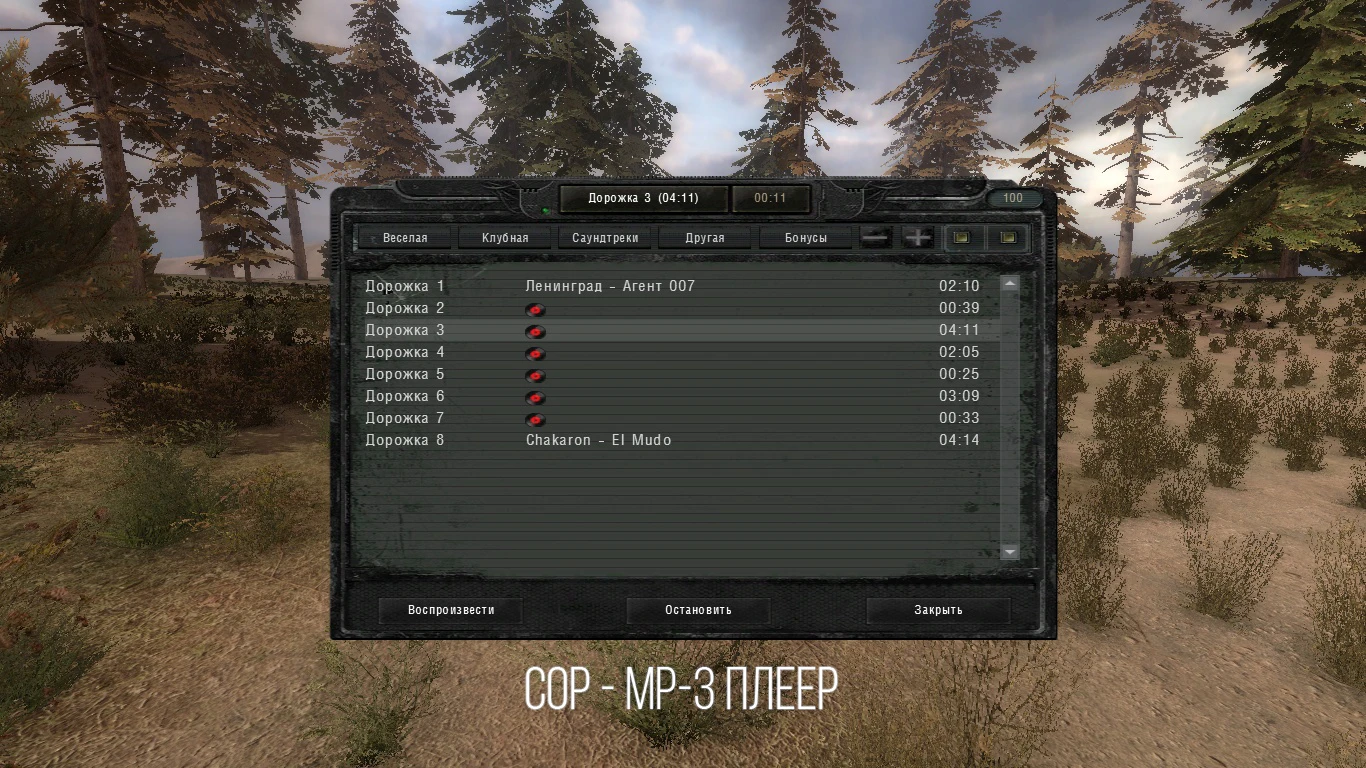Click the left yellow square icon near the tabs
The width and height of the screenshot is (1366, 768).
coord(962,237)
